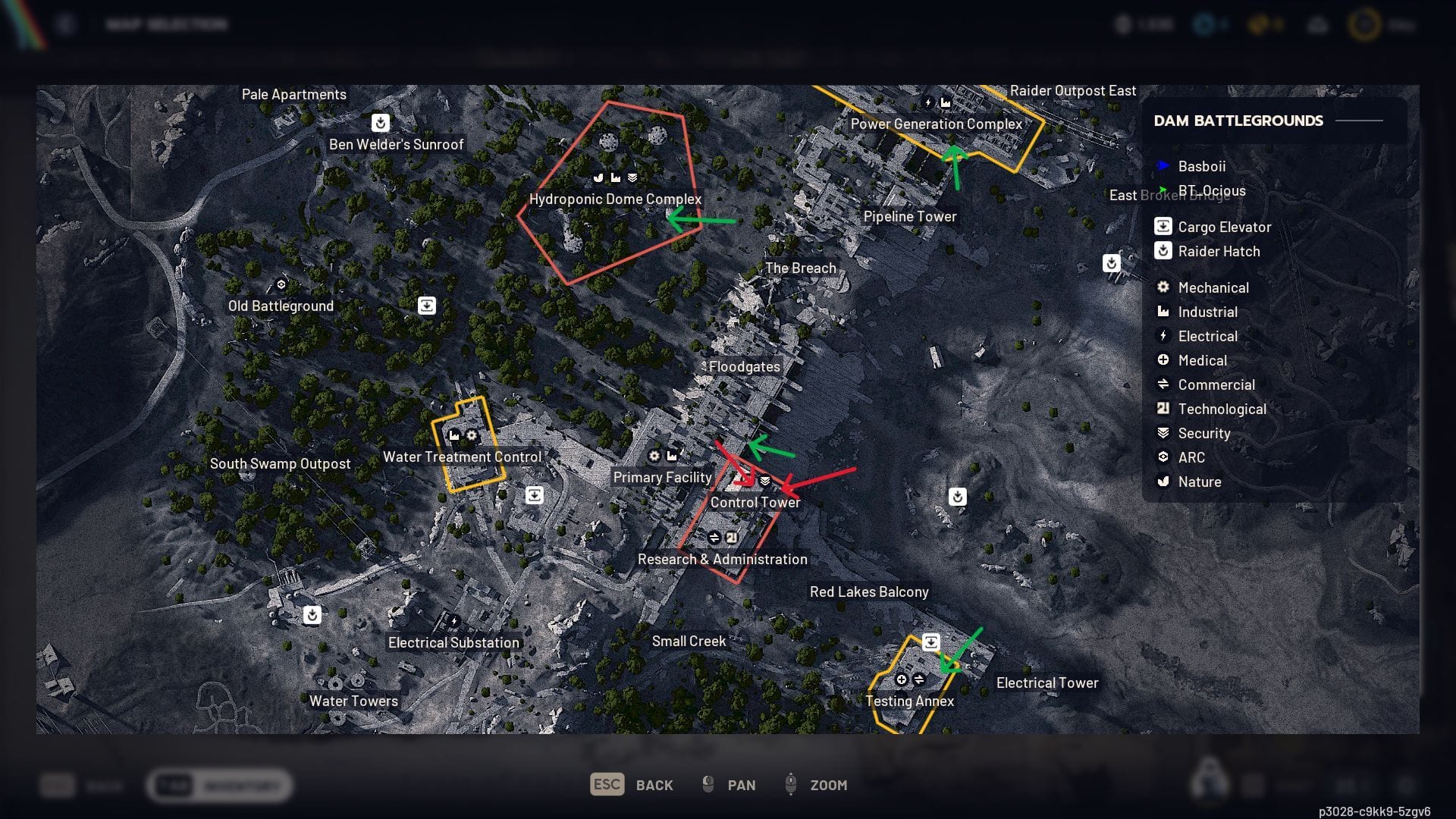This screenshot has height=819, width=1456.
Task: Open the menu icon beside MAP SELECTION
Action: (x=65, y=24)
